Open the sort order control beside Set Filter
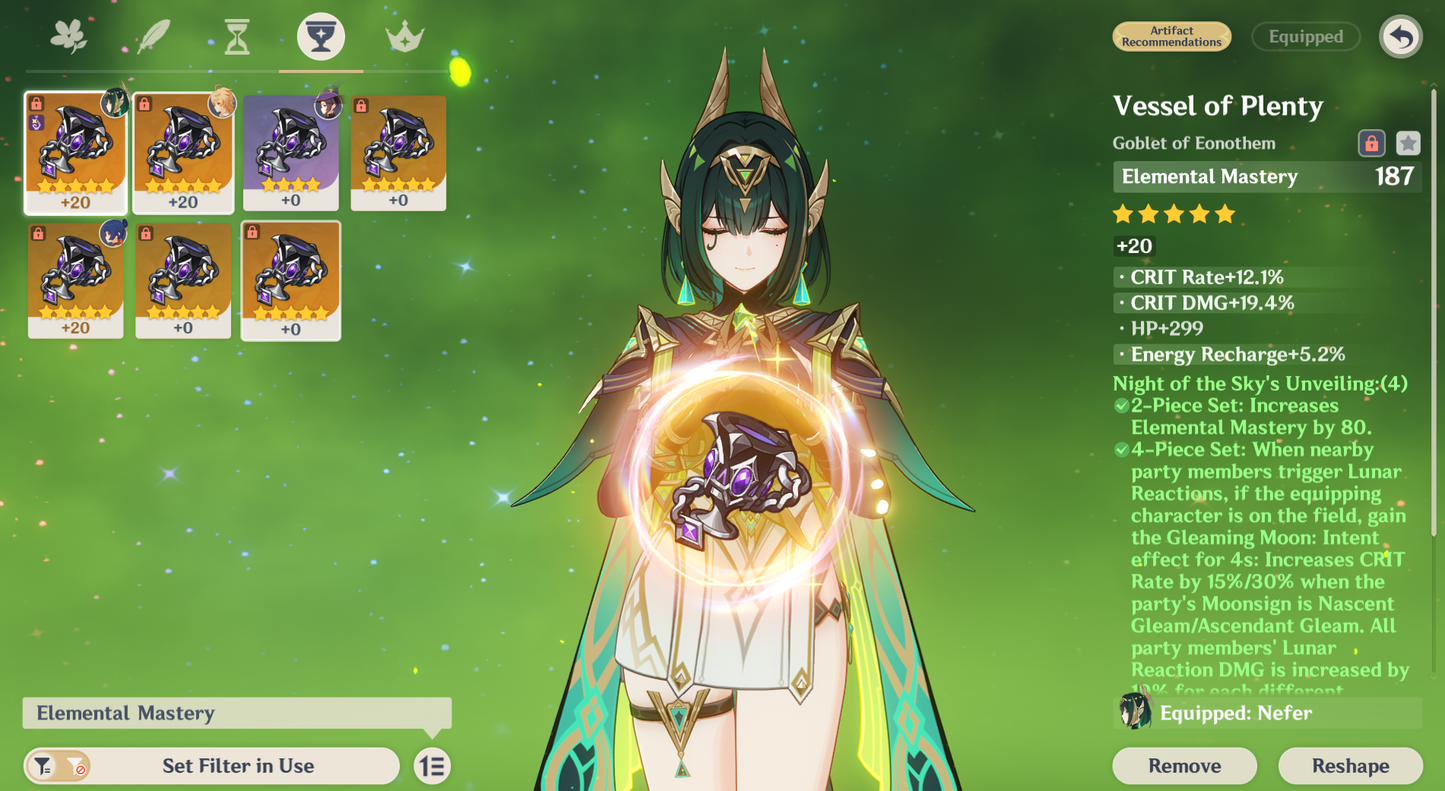 [x=432, y=765]
